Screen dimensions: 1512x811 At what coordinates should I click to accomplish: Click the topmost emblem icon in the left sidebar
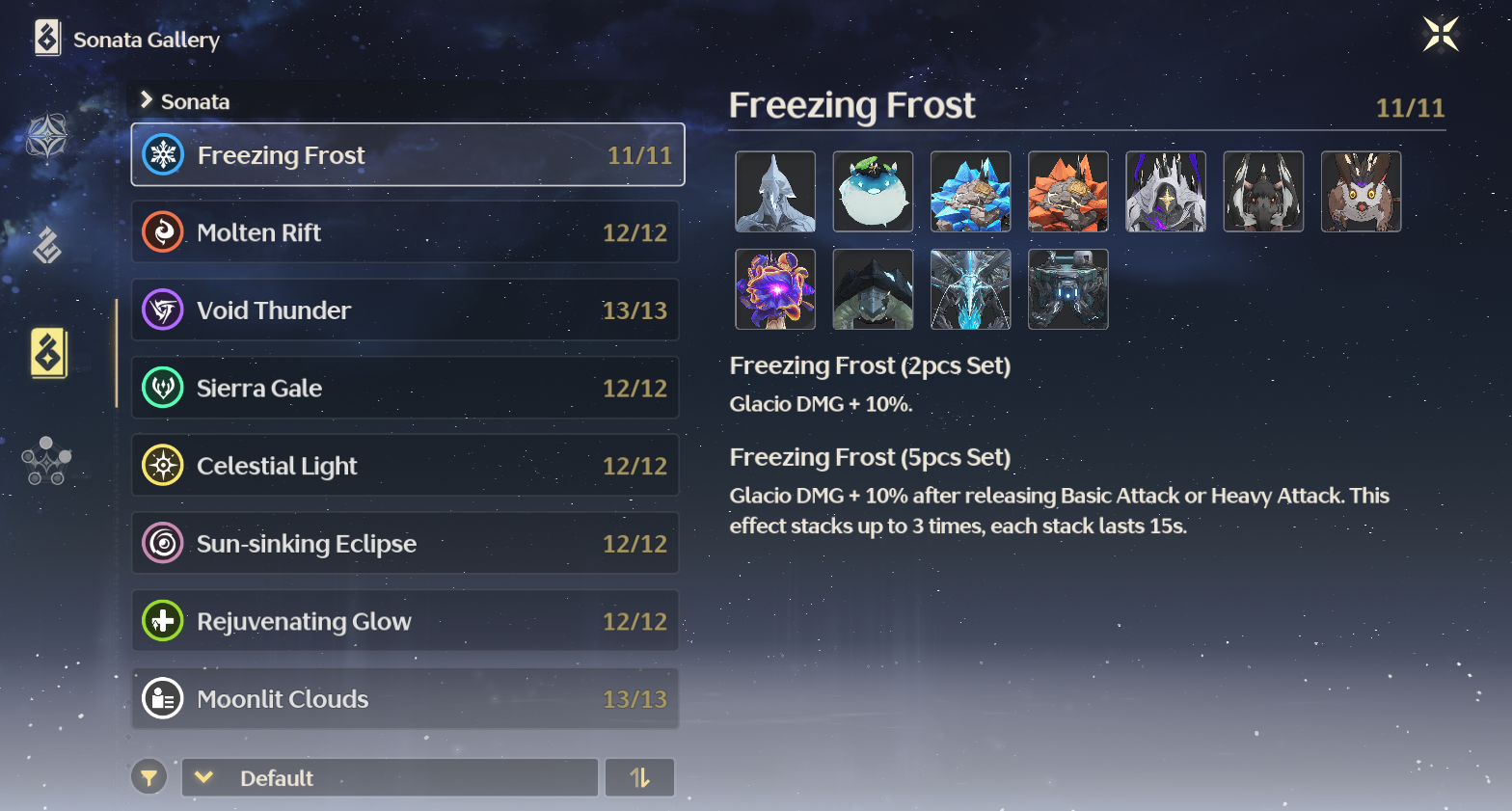[45, 135]
